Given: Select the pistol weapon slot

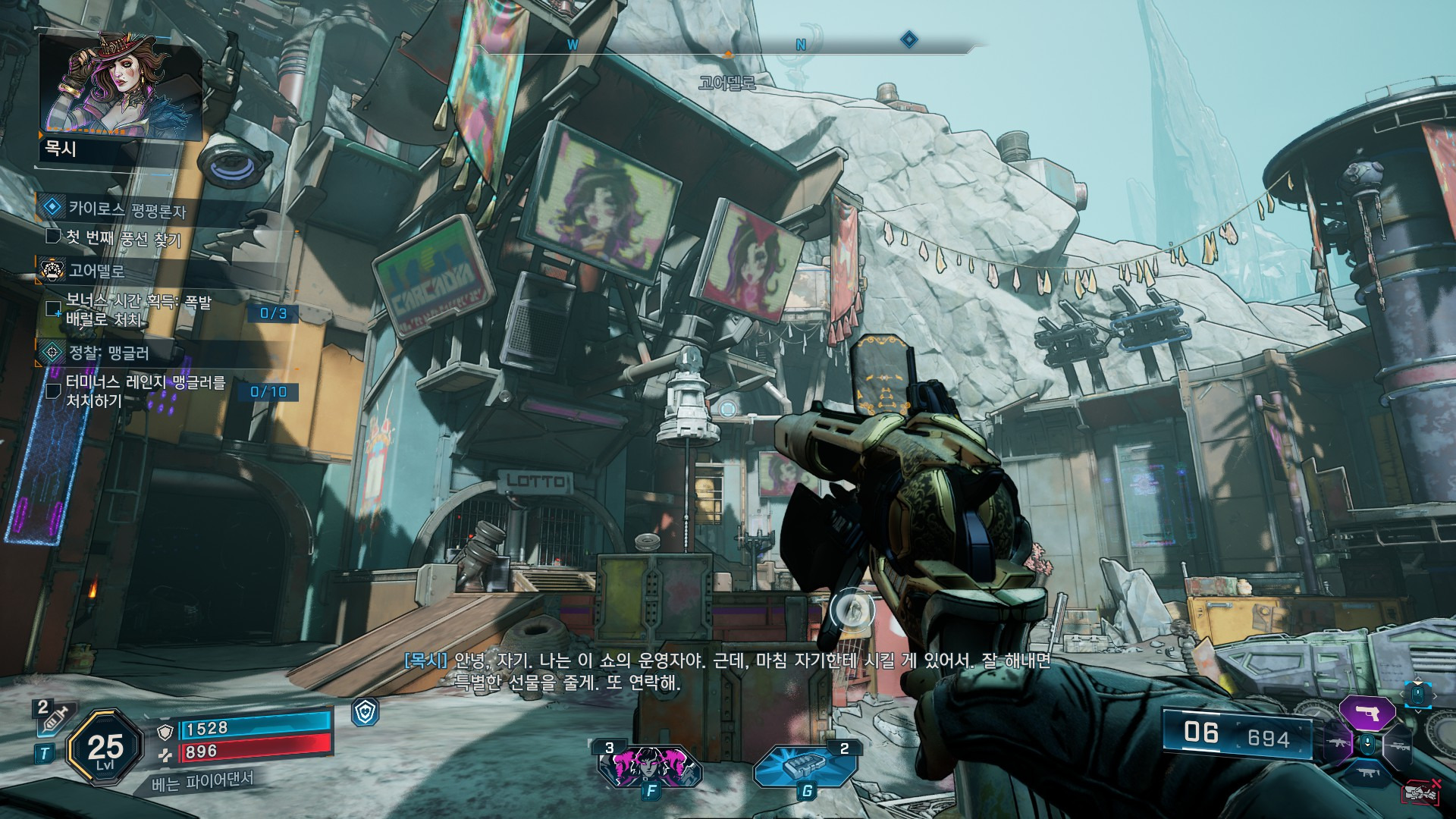Looking at the screenshot, I should (x=1367, y=713).
